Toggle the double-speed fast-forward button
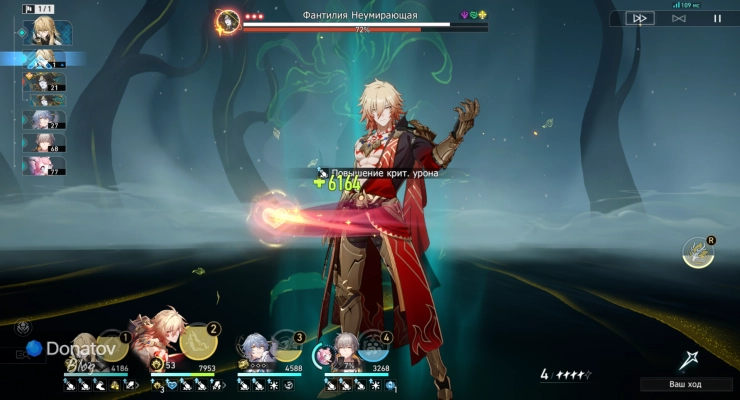Screen dimensions: 740x400 click(x=640, y=18)
